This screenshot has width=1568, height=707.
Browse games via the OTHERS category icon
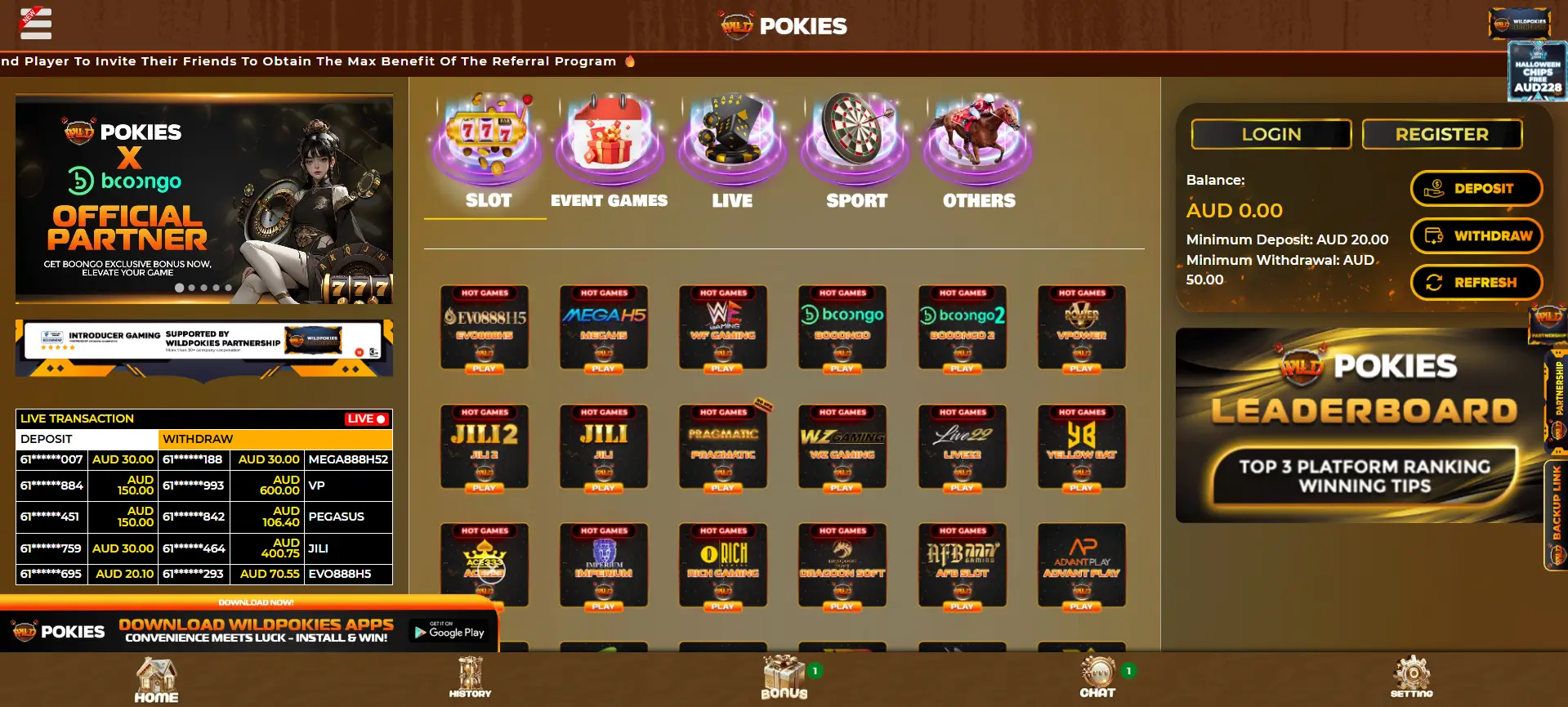(977, 145)
